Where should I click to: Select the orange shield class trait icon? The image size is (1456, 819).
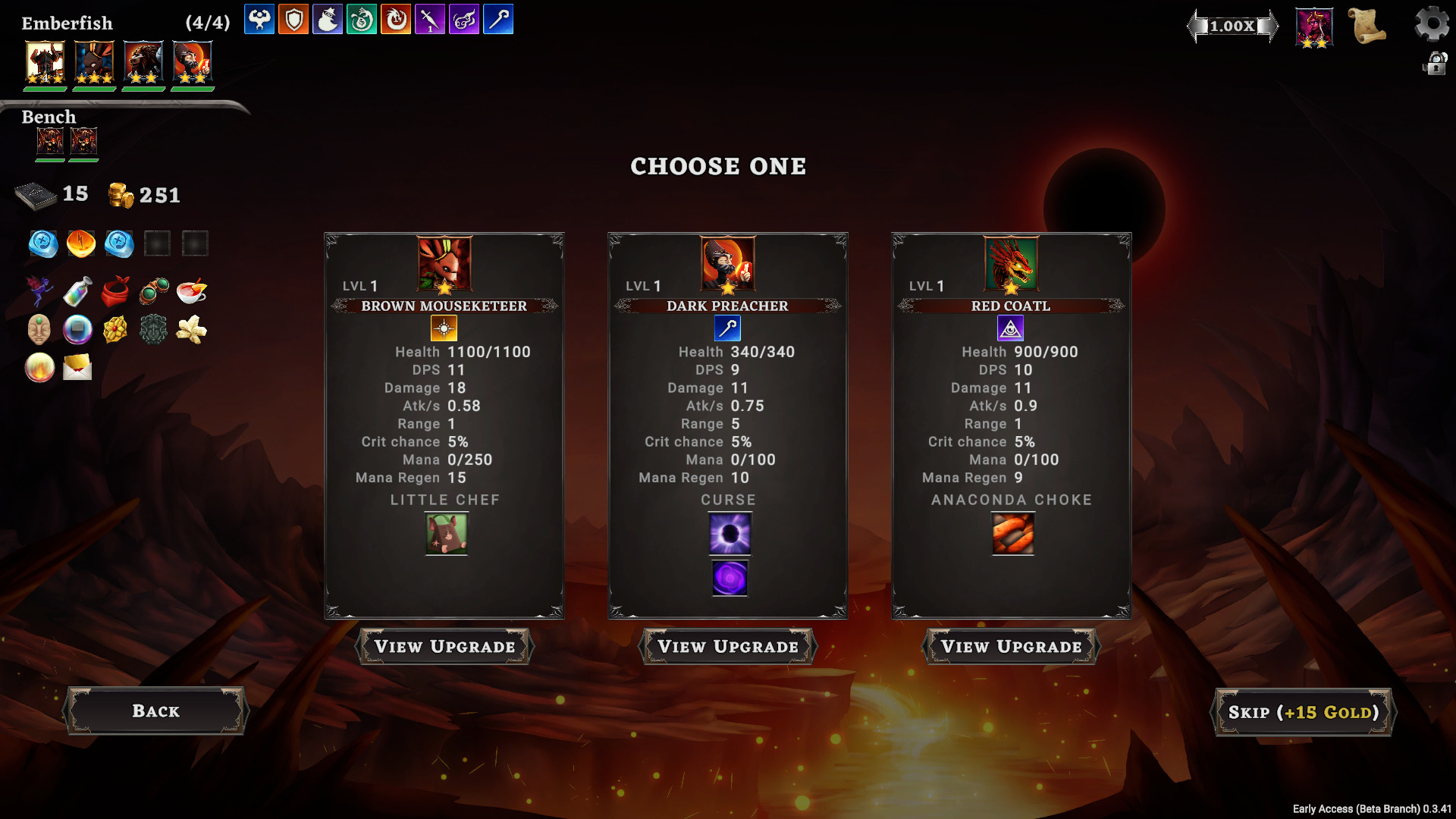[x=293, y=20]
